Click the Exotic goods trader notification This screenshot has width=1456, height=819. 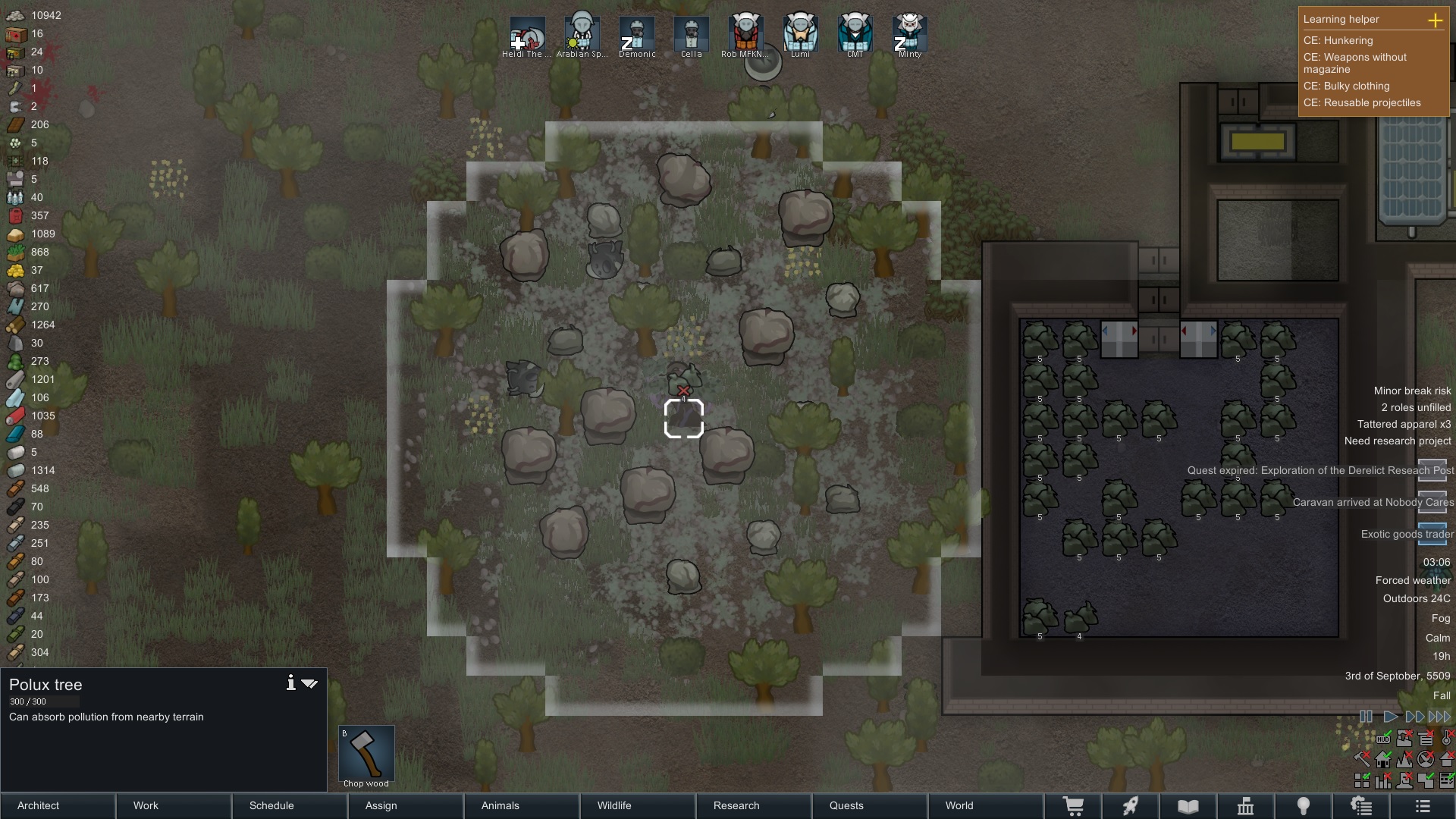[1405, 534]
